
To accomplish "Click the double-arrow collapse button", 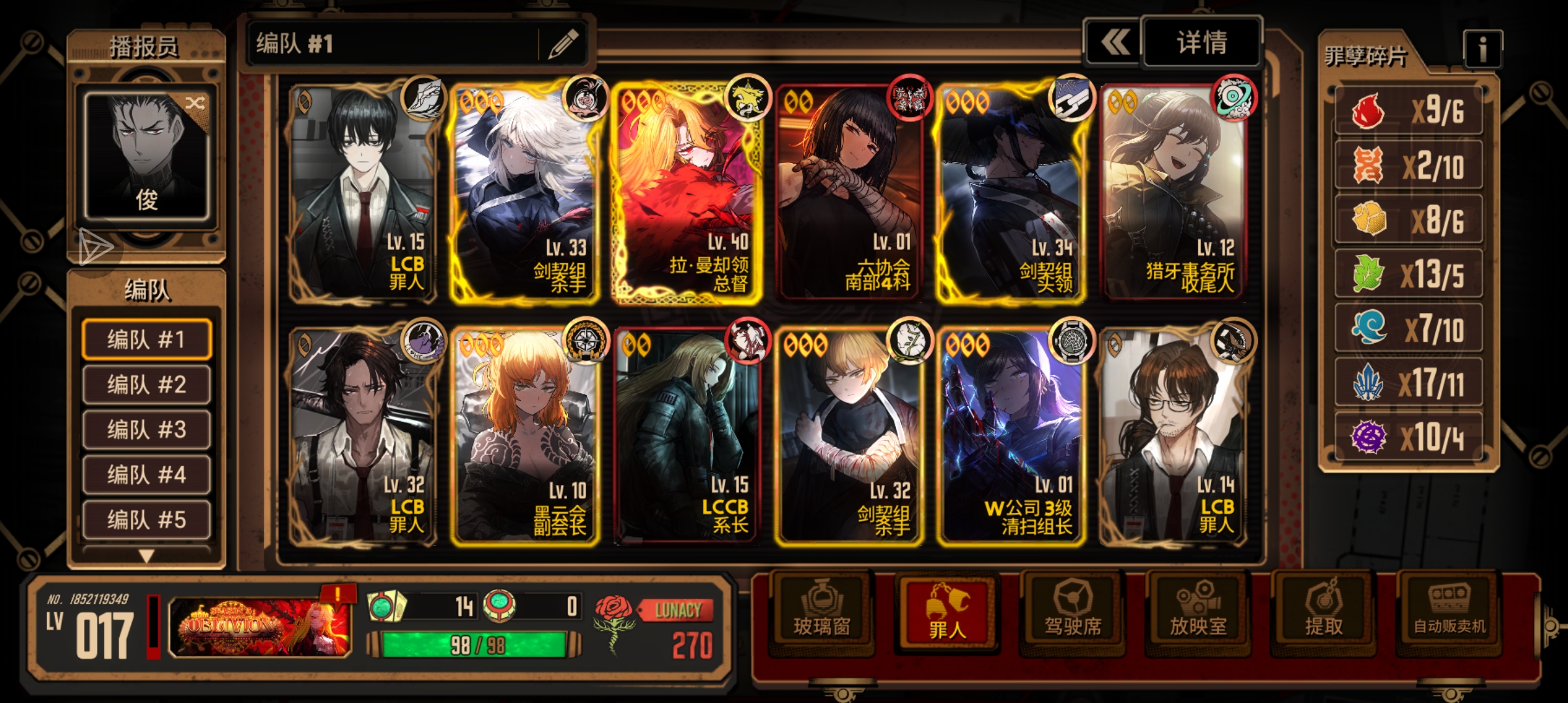I will tap(1115, 43).
